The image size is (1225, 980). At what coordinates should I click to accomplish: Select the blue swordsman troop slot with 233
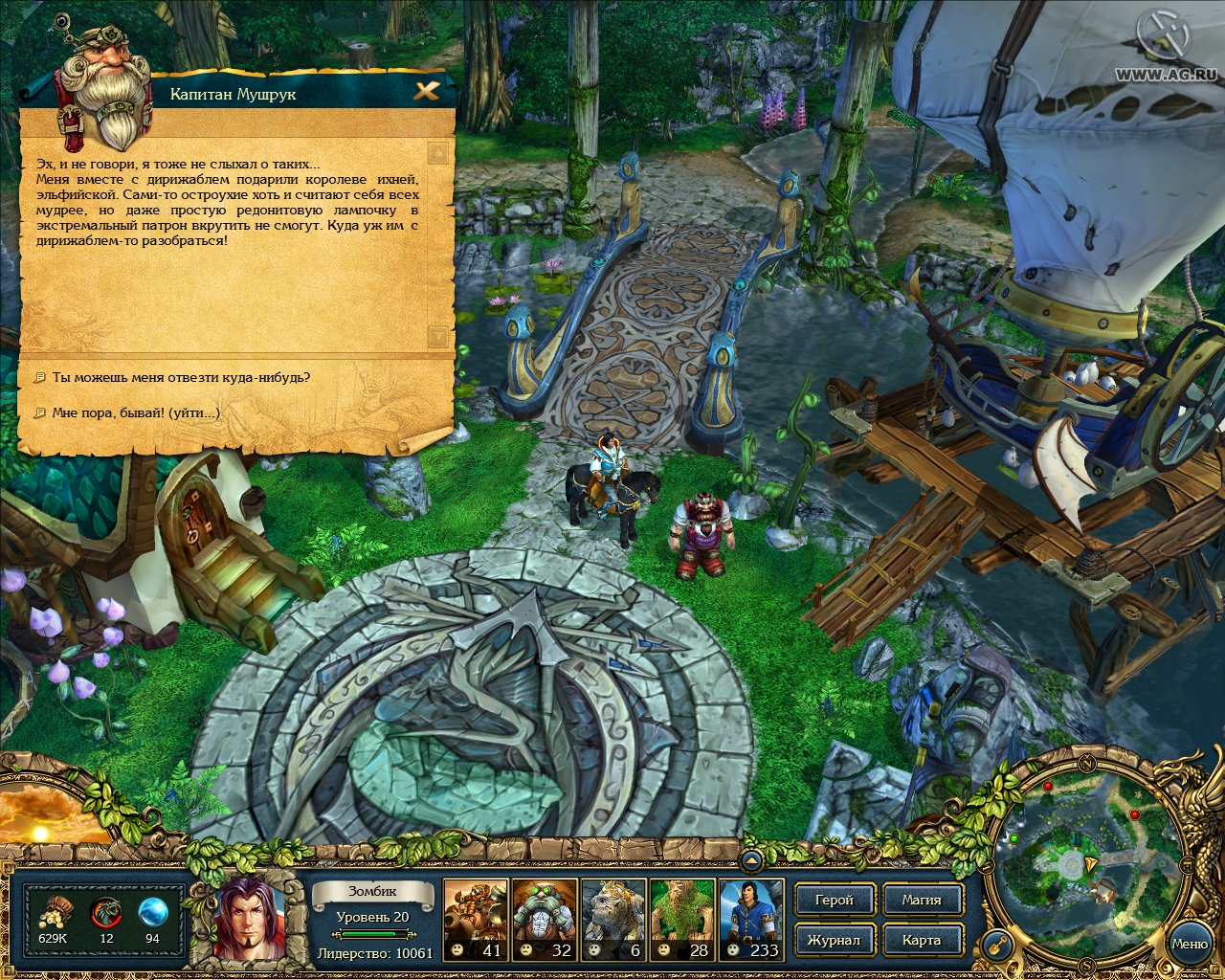pos(751,919)
